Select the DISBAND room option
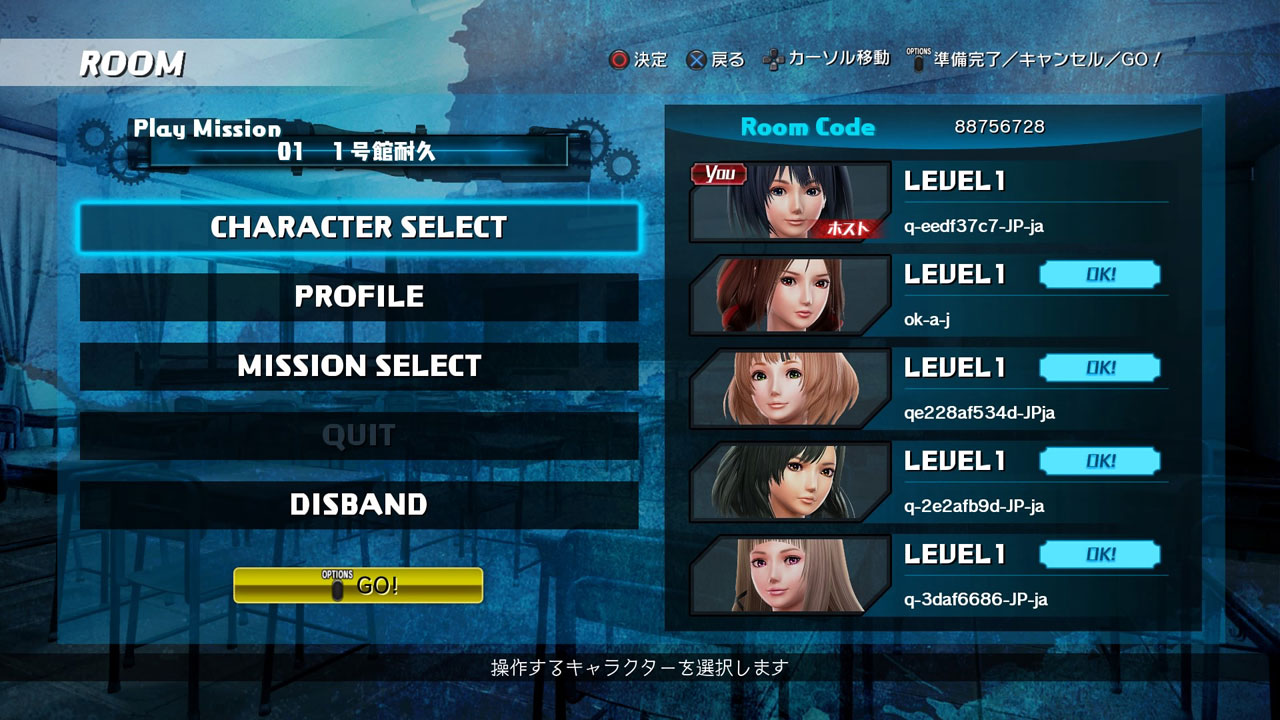The width and height of the screenshot is (1280, 720). coord(358,504)
